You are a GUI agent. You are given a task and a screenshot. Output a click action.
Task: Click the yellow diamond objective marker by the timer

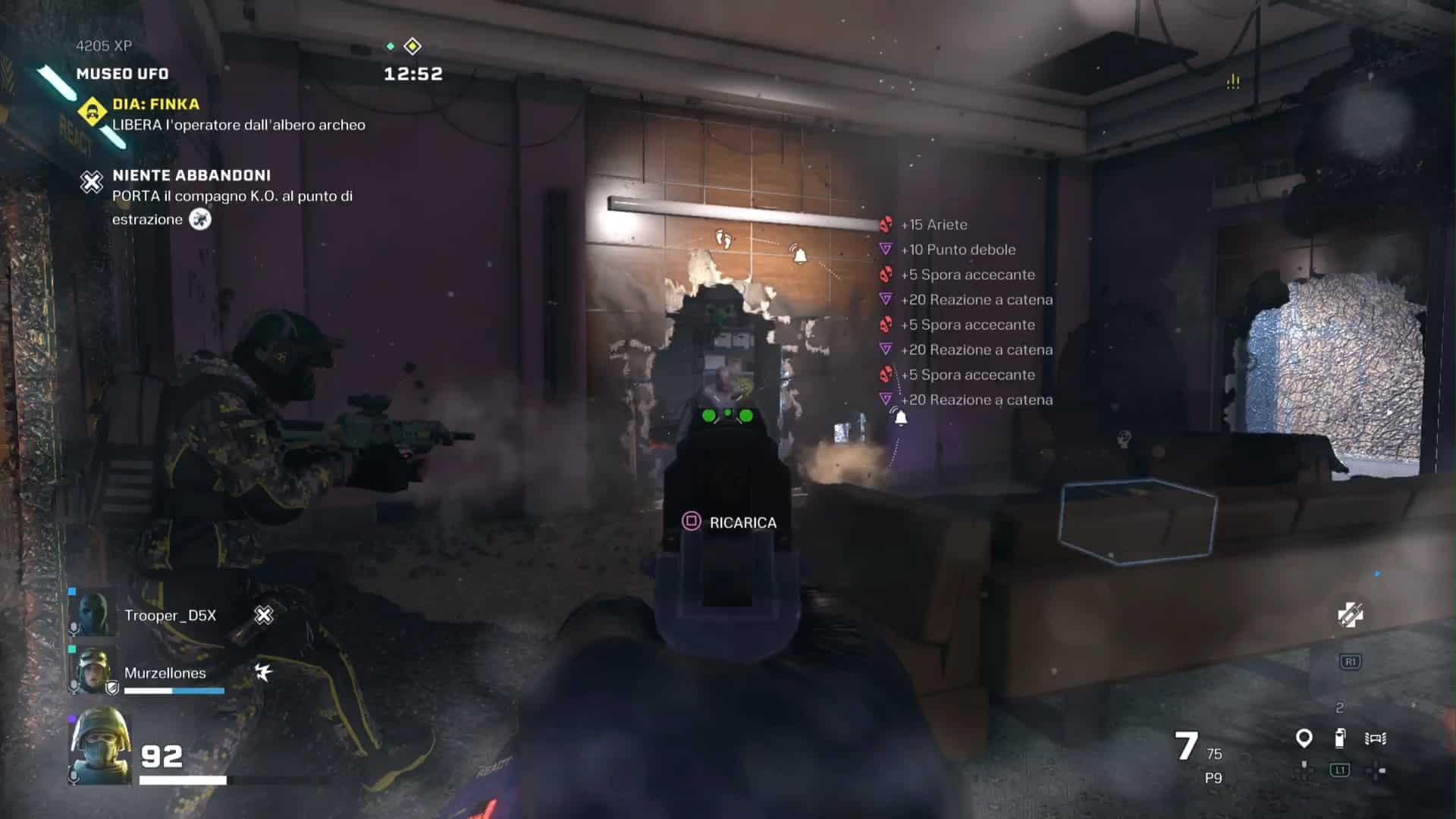coord(413,46)
